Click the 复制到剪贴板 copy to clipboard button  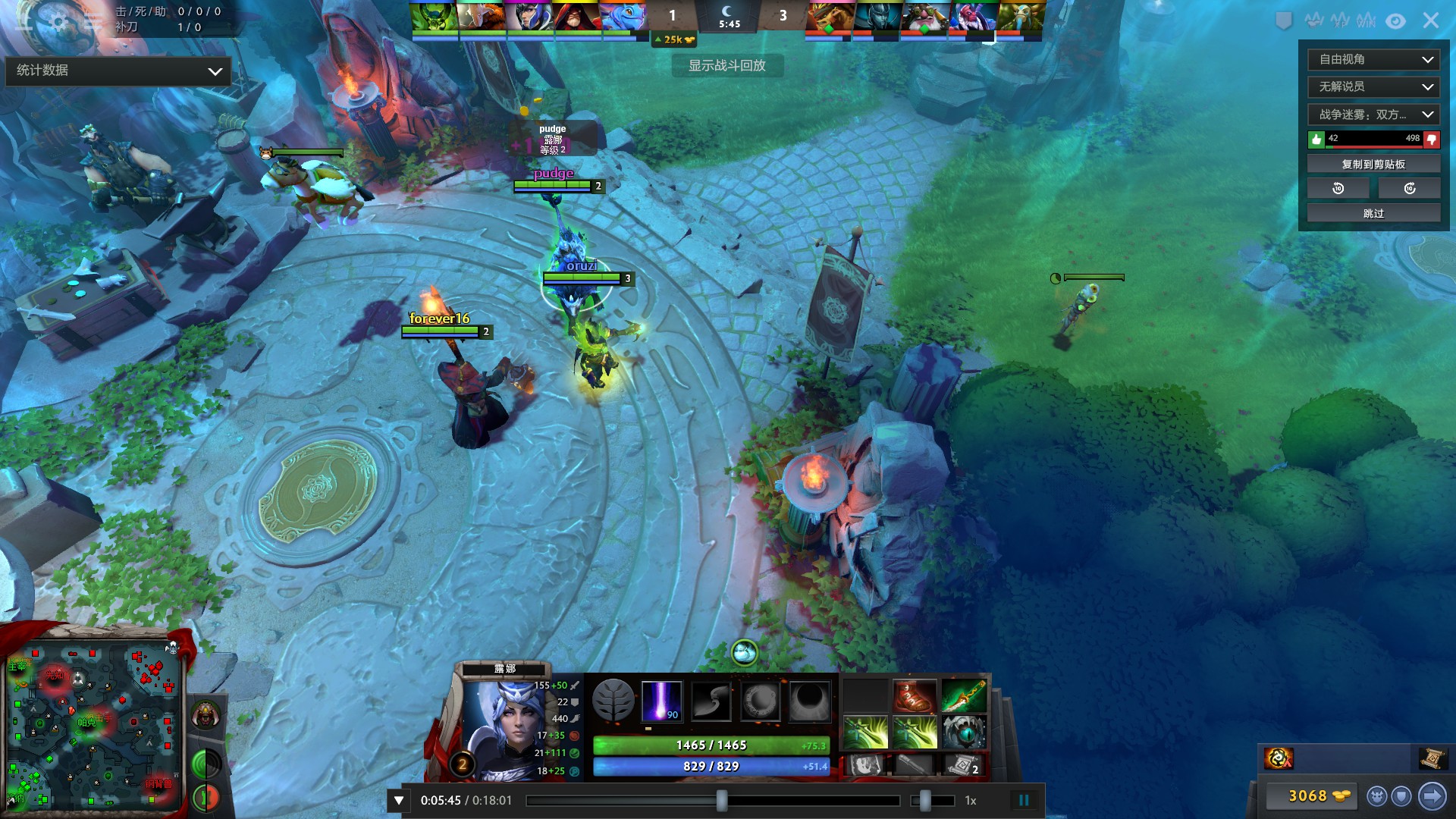point(1373,163)
